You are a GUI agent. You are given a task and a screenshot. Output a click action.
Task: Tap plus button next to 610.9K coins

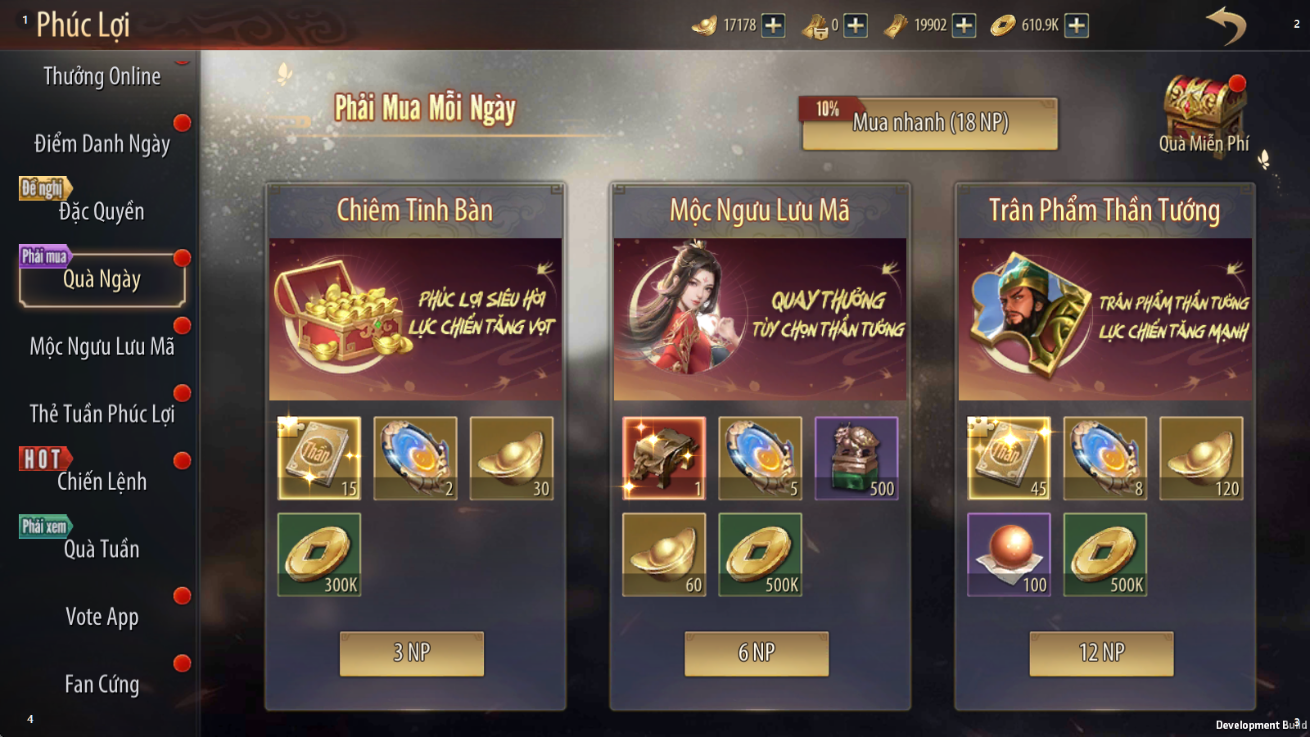click(1076, 25)
